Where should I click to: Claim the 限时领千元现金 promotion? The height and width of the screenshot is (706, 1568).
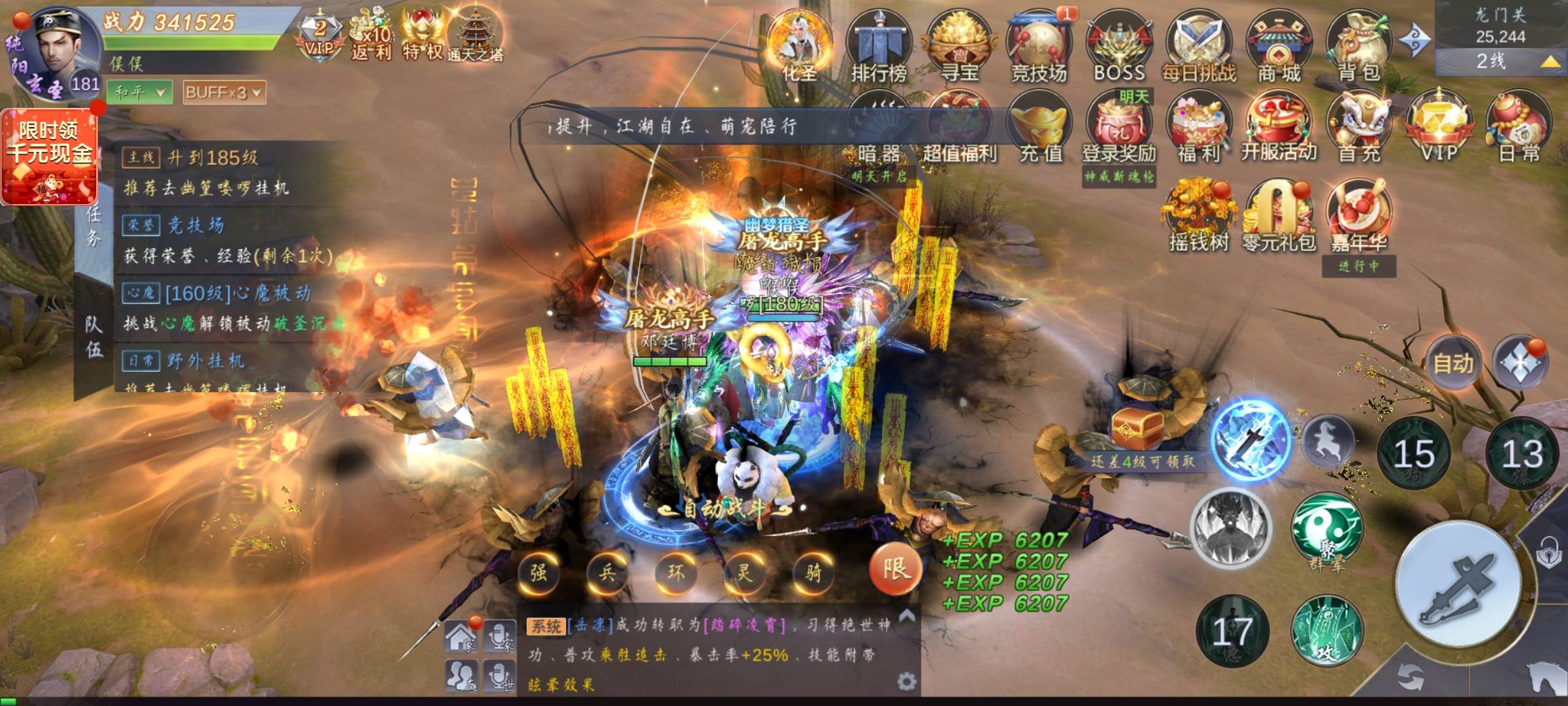[50, 157]
